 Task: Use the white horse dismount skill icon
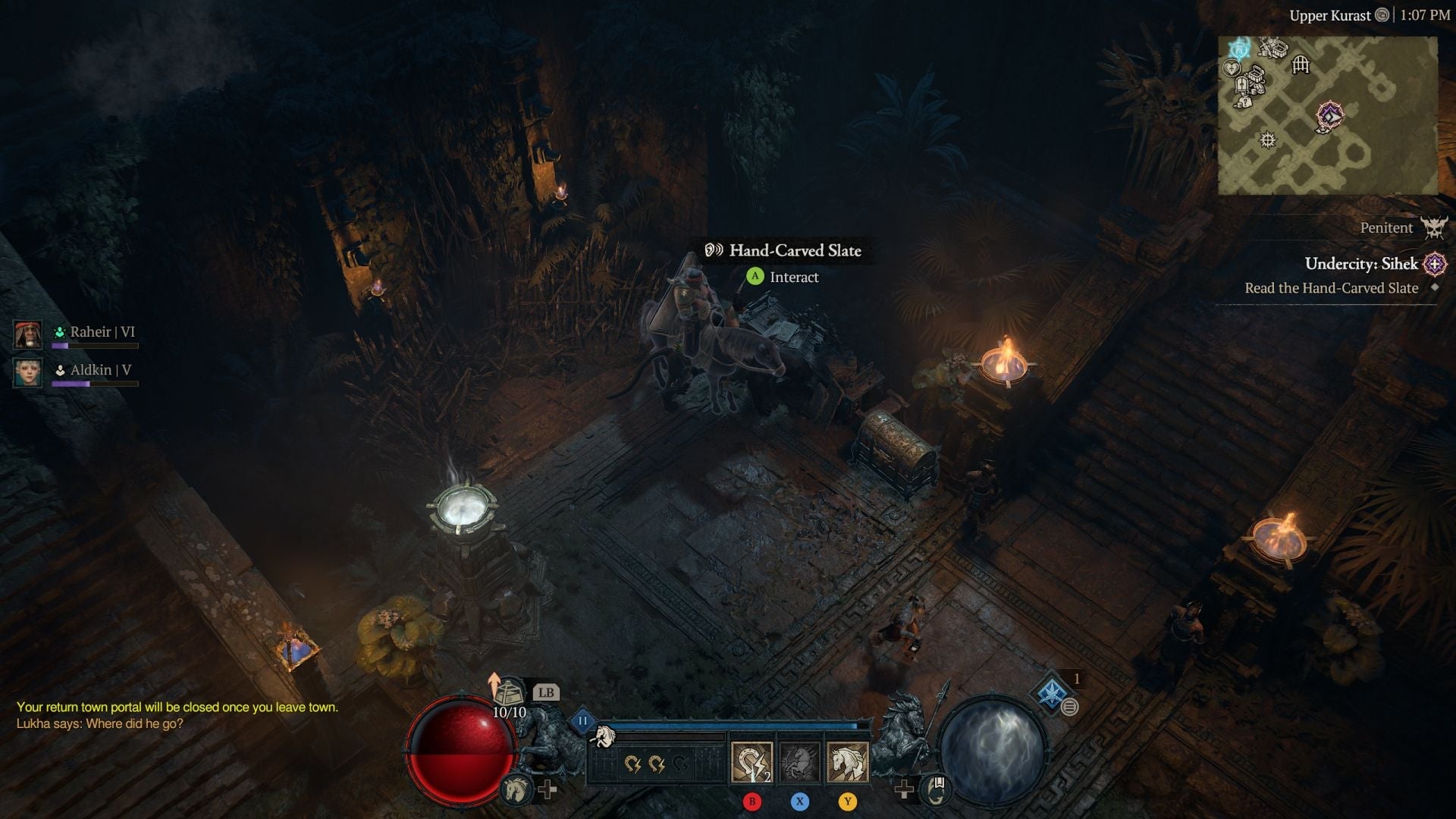[847, 763]
